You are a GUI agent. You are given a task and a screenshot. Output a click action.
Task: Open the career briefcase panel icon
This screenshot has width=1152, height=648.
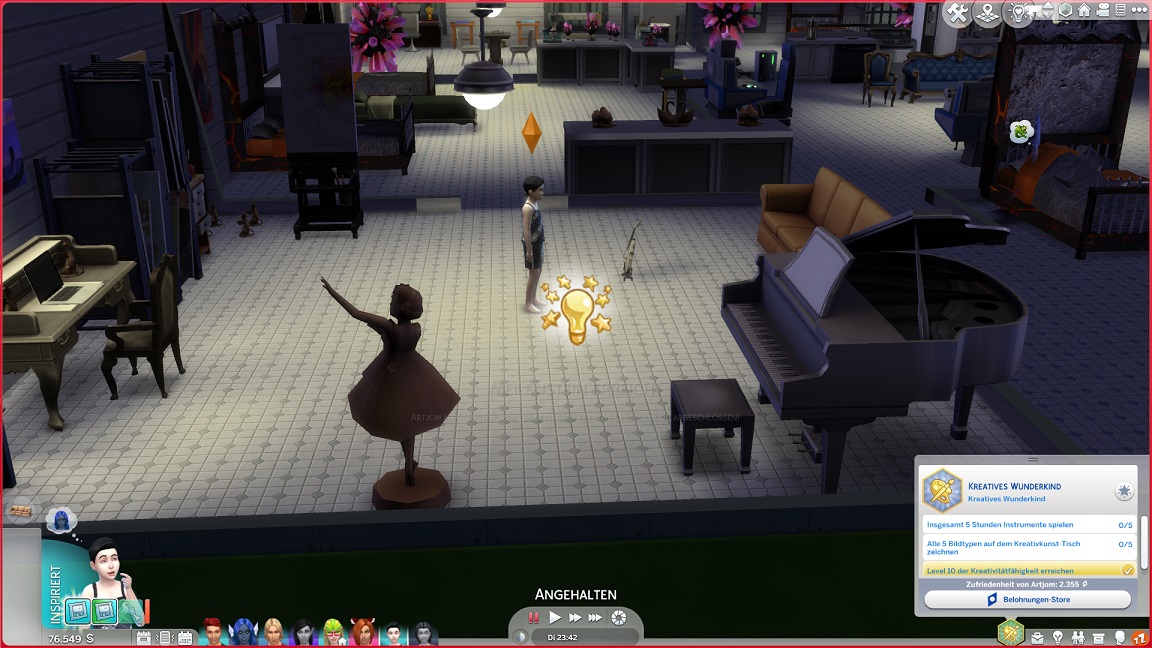(x=1037, y=637)
